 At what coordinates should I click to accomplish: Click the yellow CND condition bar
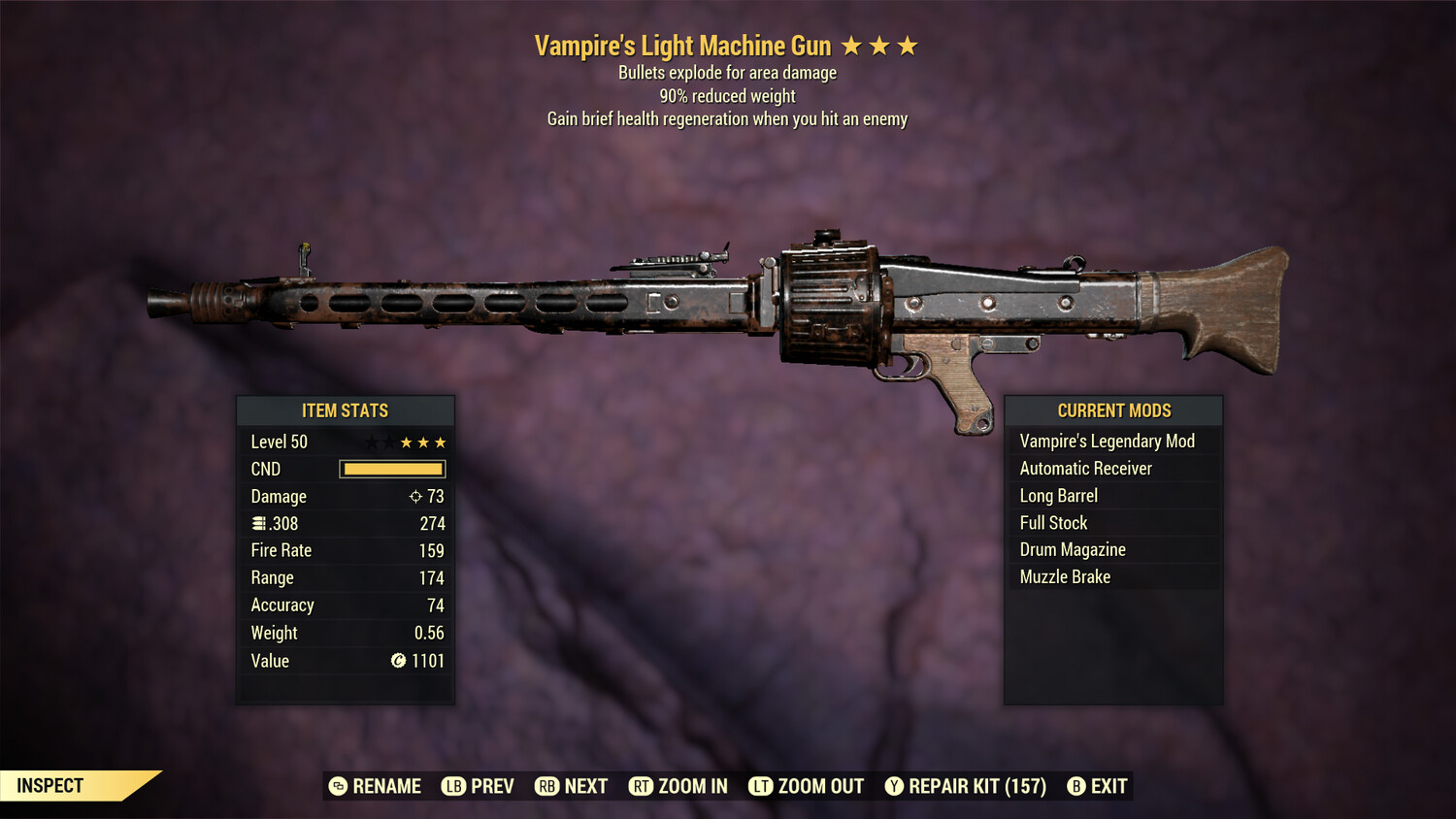[392, 469]
